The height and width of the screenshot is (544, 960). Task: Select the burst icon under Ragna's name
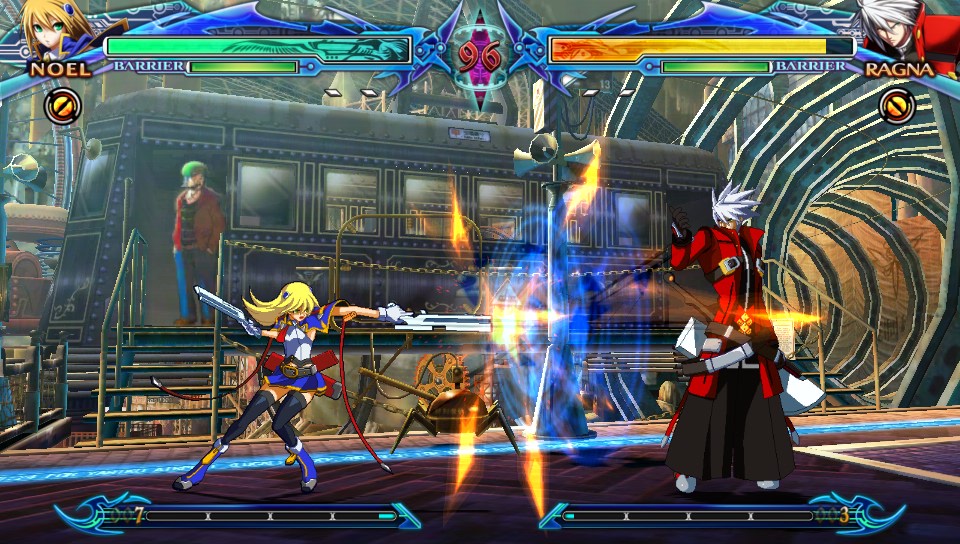click(x=897, y=104)
